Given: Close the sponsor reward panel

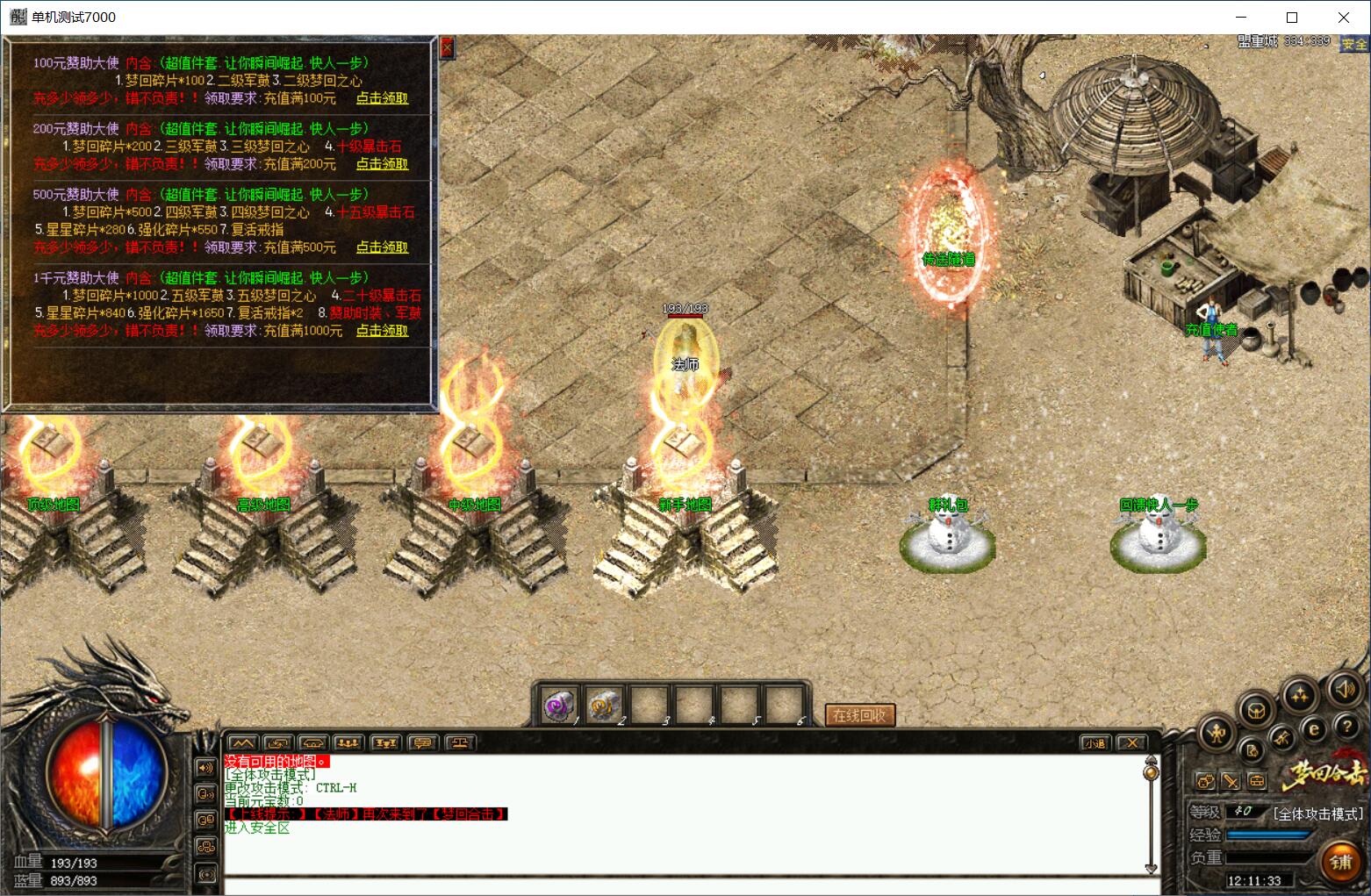Looking at the screenshot, I should [447, 47].
